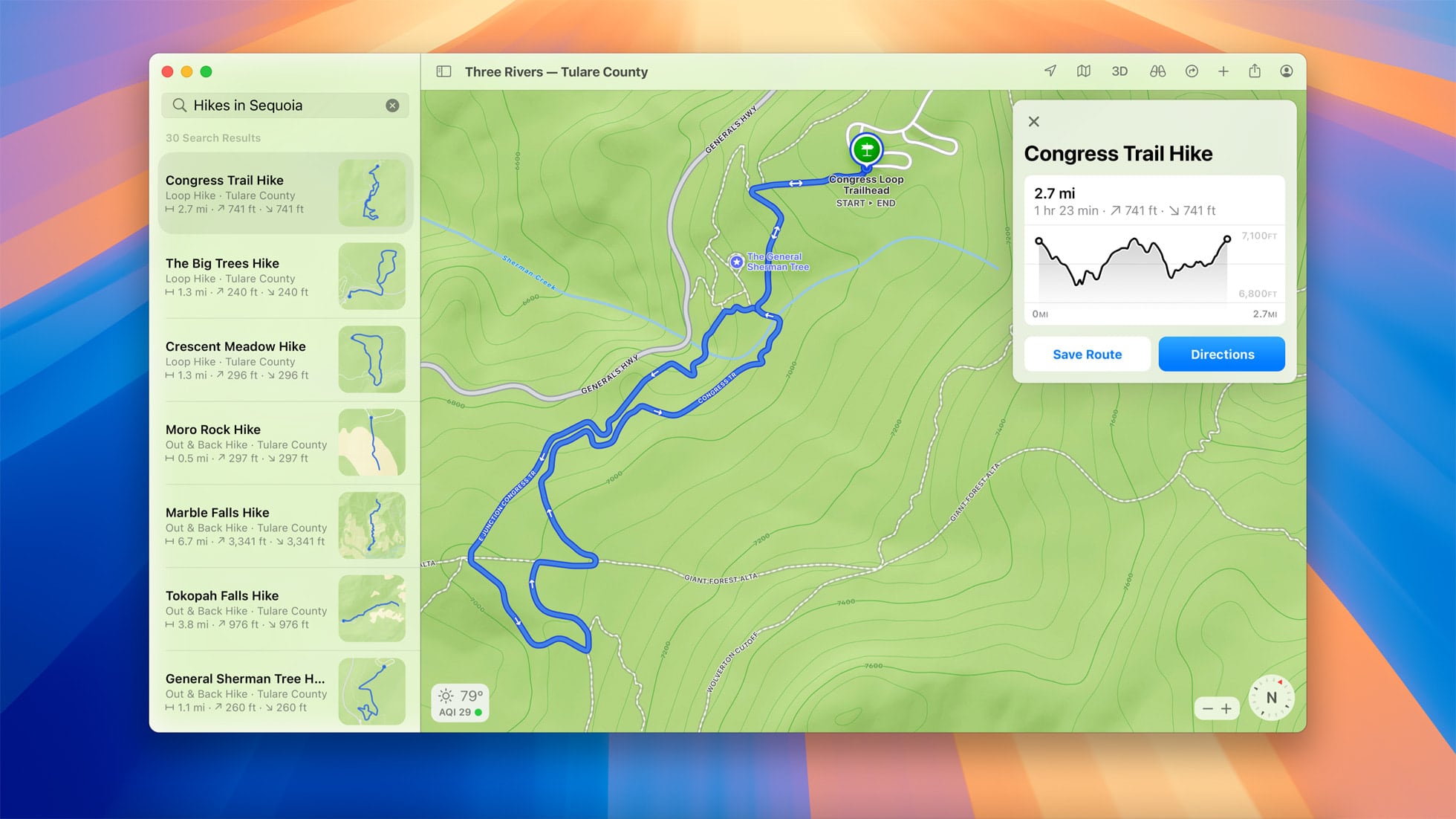
Task: Zoom out using the minus map control
Action: (1206, 708)
